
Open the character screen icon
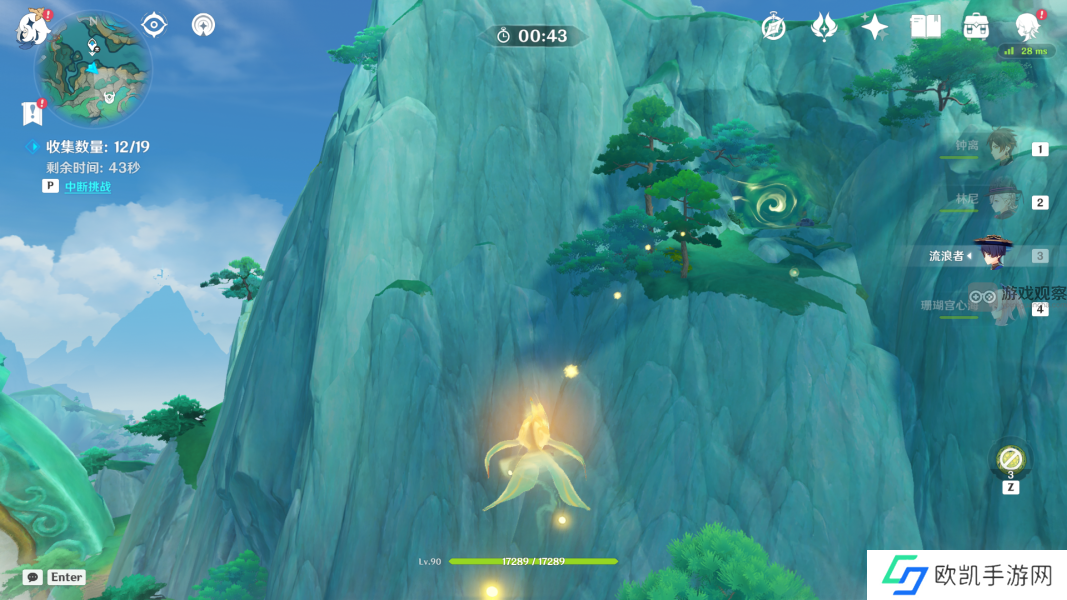coord(1027,27)
